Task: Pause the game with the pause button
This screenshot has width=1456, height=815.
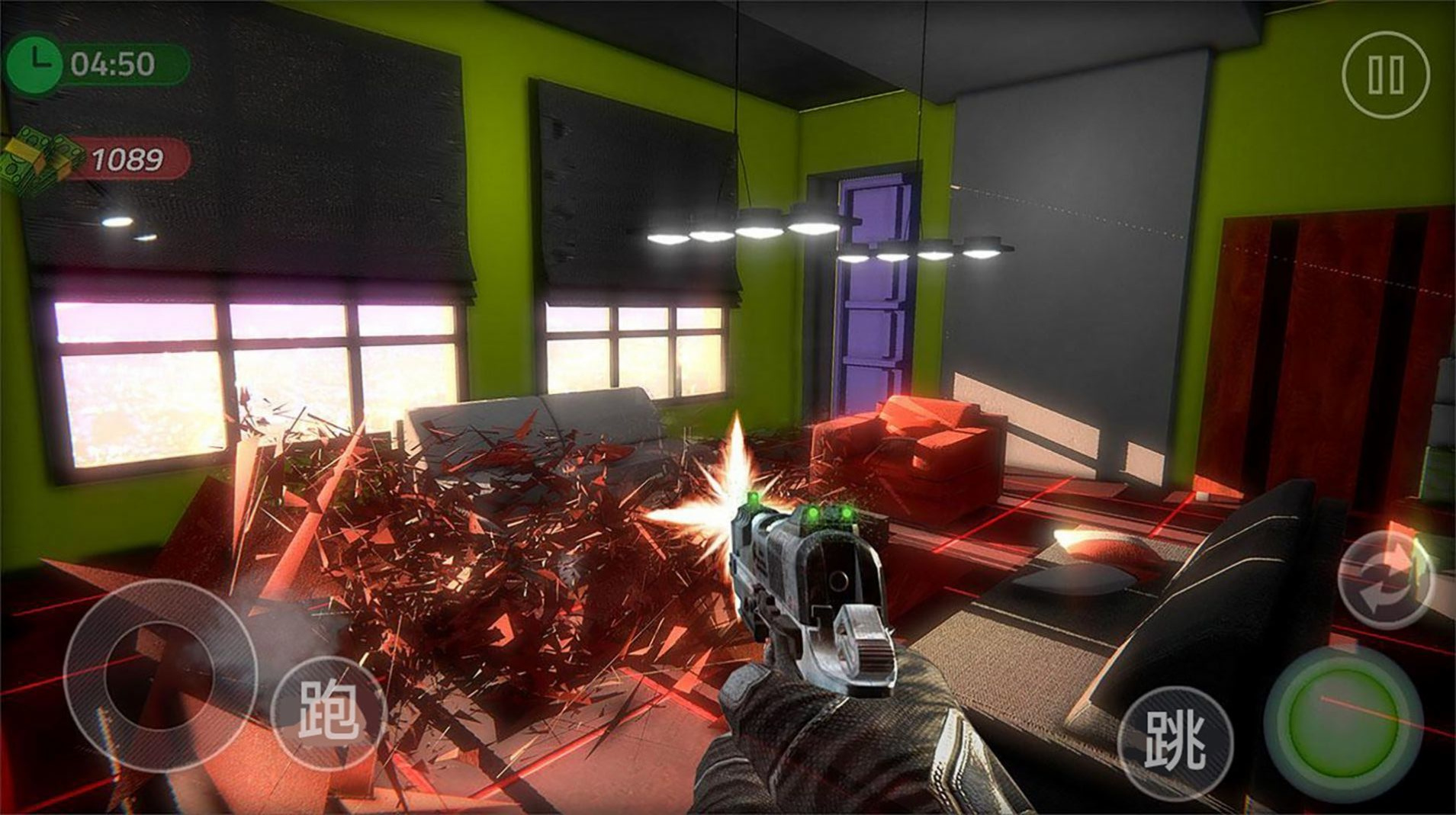Action: pyautogui.click(x=1384, y=74)
